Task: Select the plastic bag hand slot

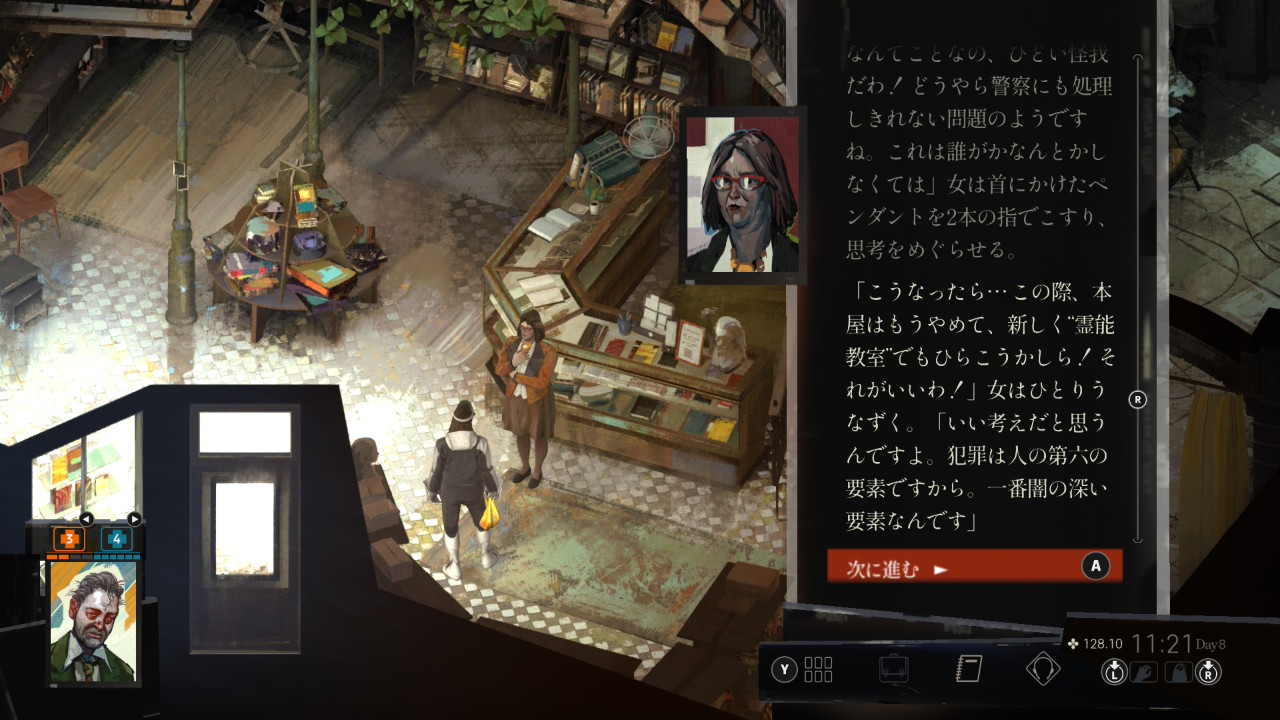Action: click(1179, 672)
